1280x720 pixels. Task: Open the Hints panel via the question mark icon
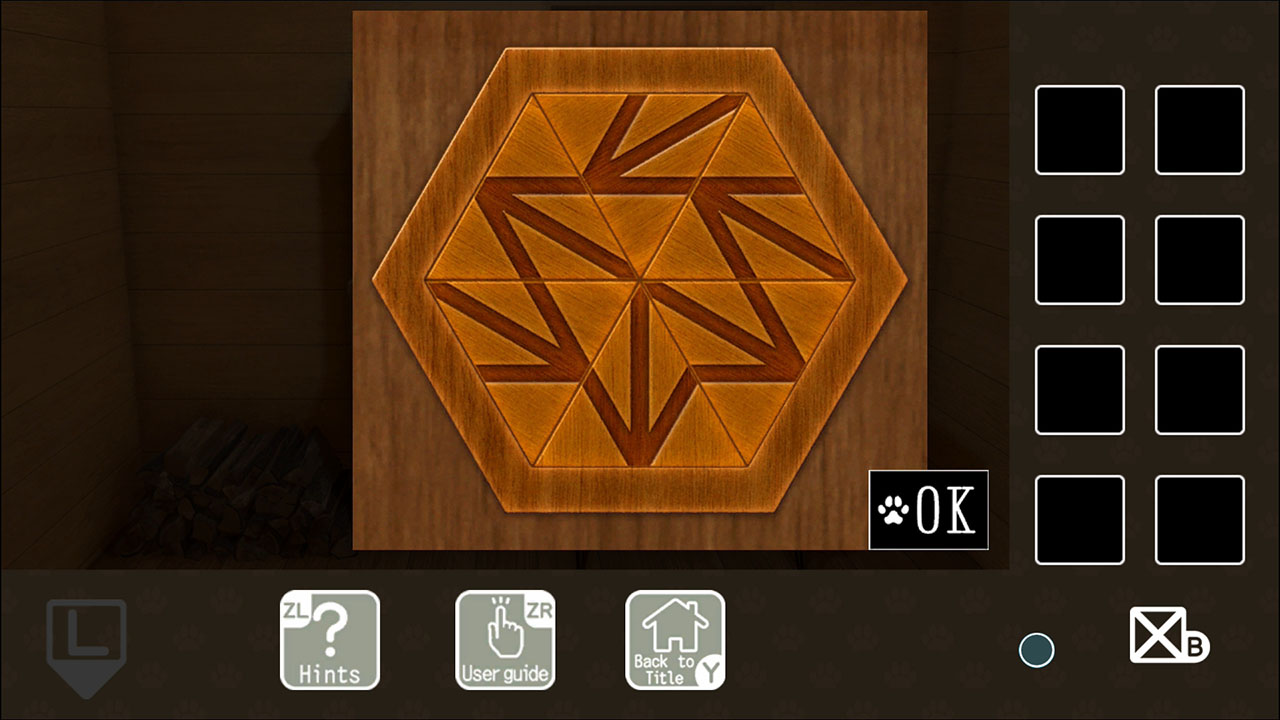tap(330, 640)
